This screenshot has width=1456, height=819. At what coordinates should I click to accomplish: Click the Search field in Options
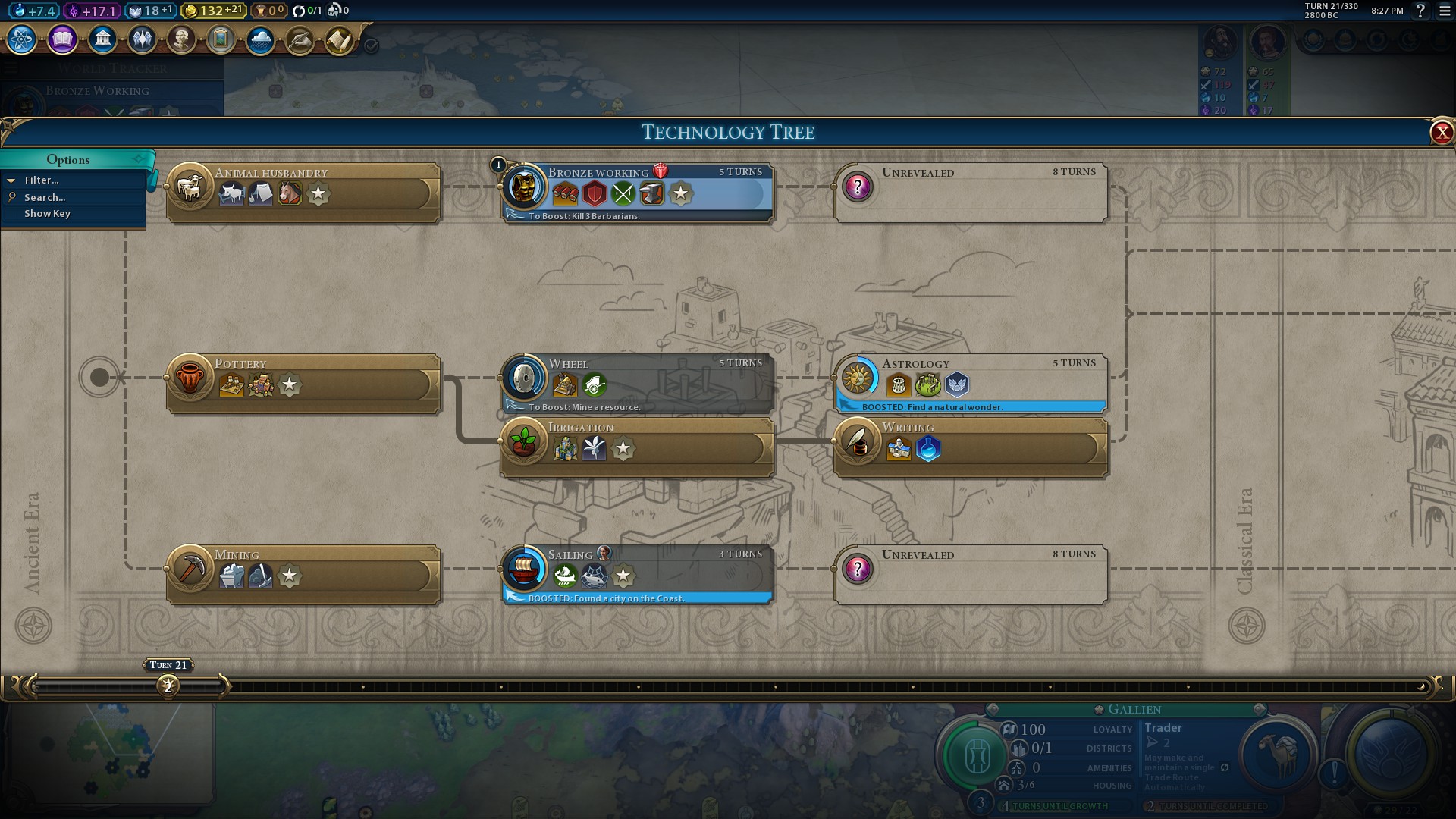point(45,197)
